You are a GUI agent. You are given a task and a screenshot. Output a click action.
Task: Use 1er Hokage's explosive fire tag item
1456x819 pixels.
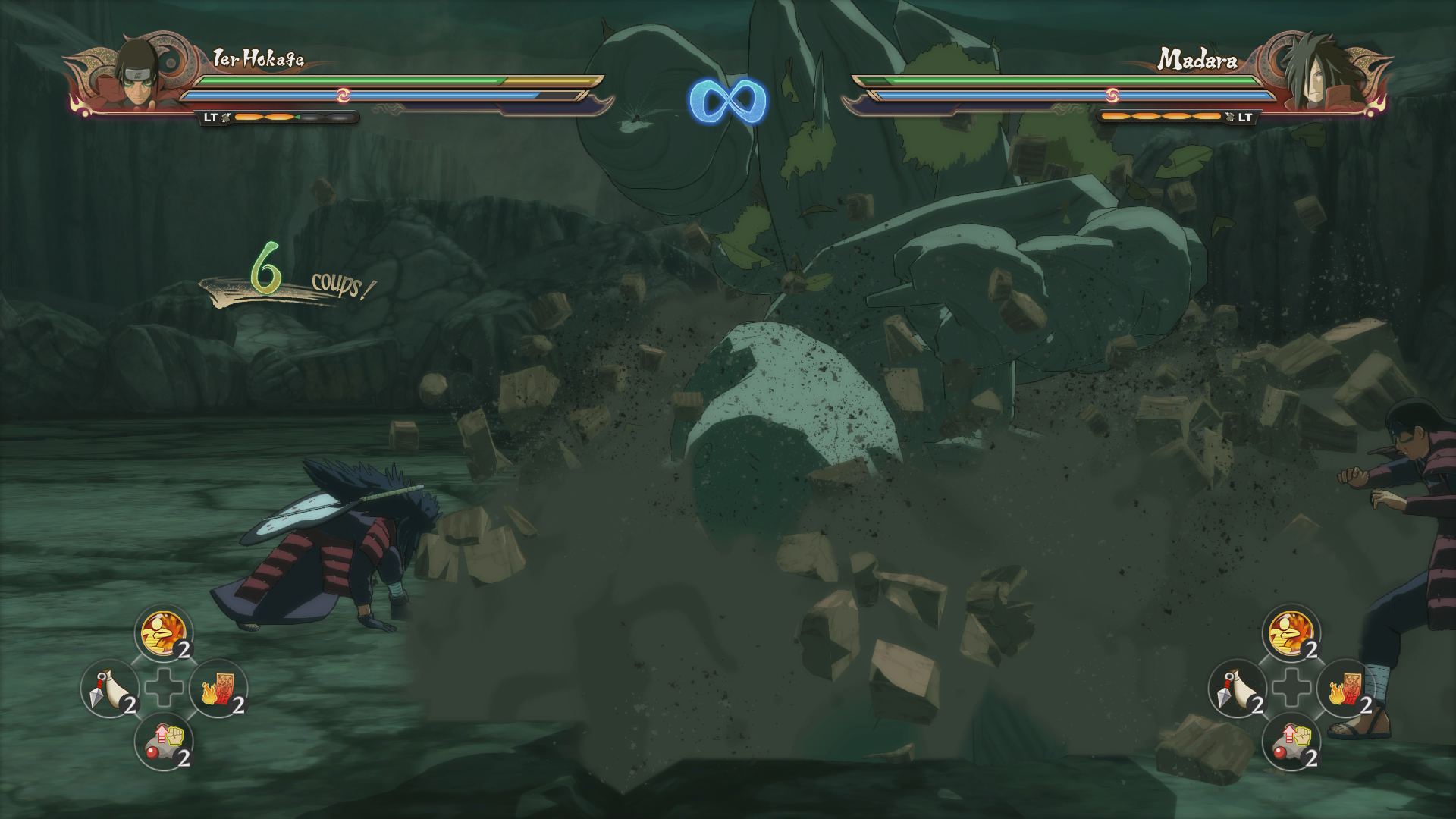(219, 689)
